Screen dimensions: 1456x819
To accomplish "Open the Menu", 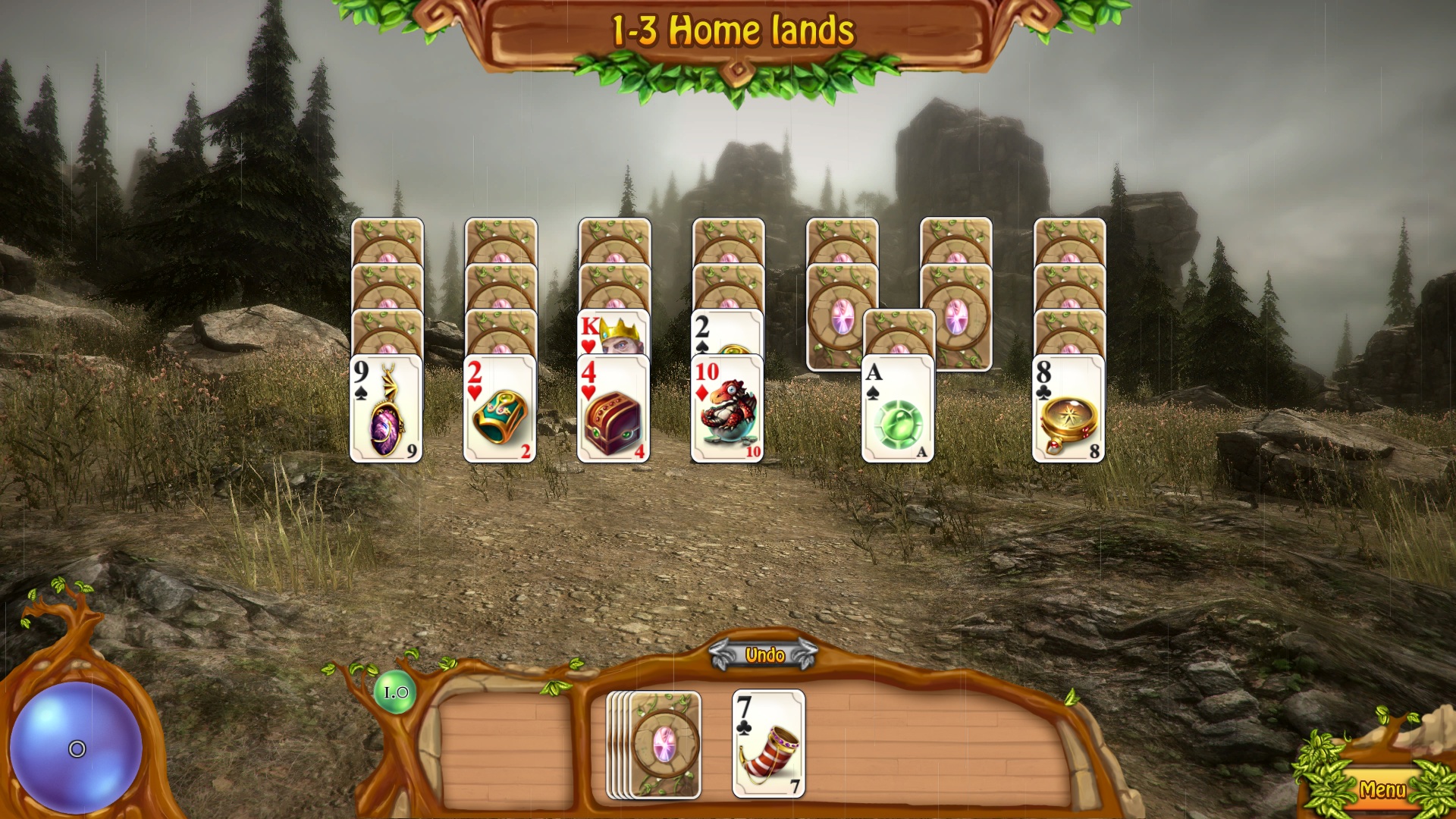I will tap(1382, 789).
